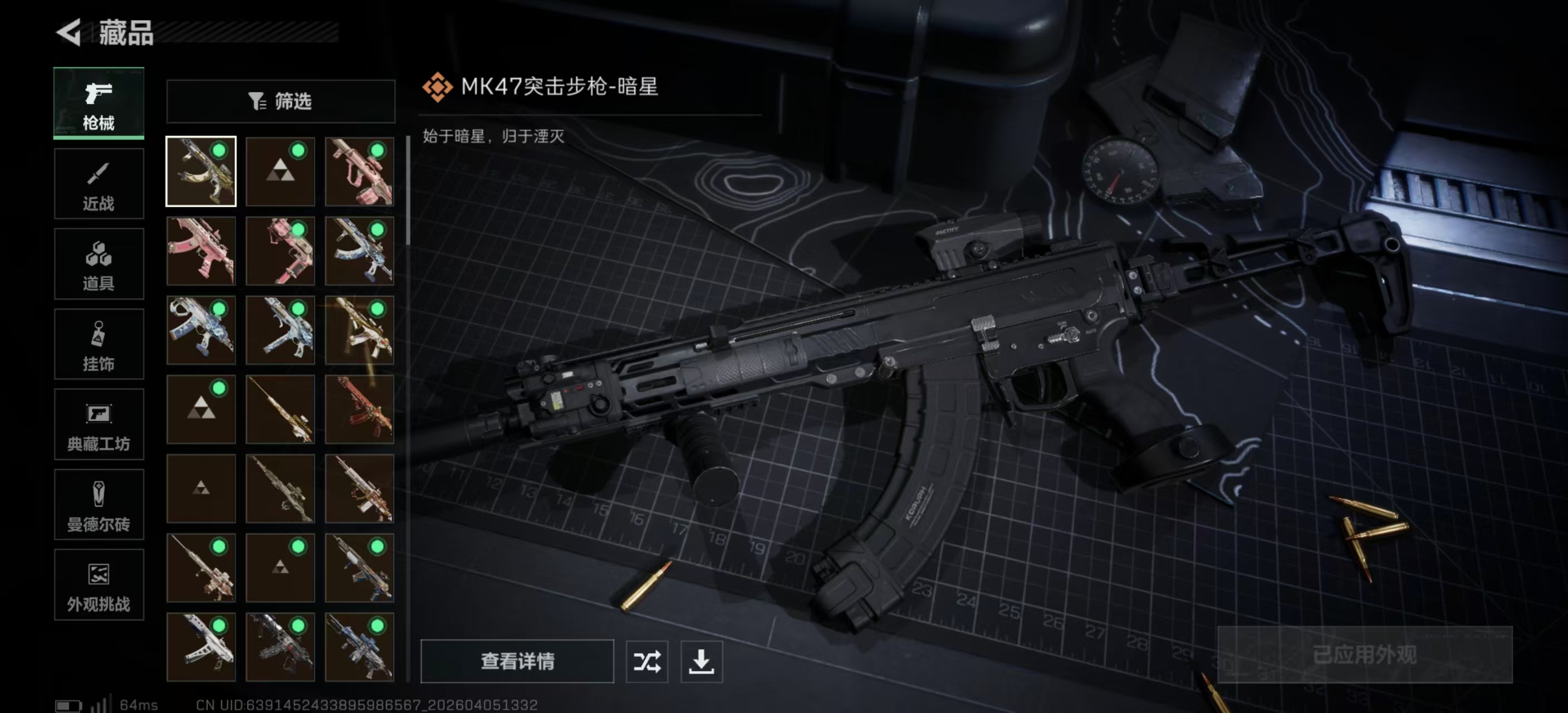This screenshot has height=713, width=1568.
Task: Open the 外观挑战 appearance challenge icon
Action: tap(99, 585)
